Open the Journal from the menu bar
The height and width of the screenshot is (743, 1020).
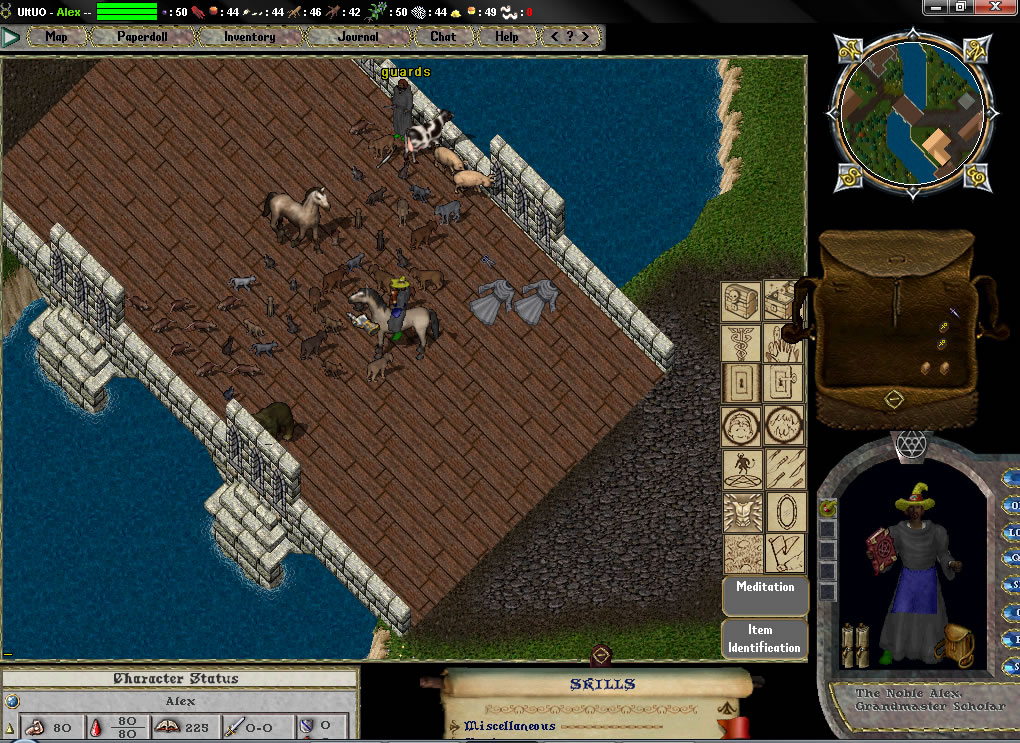358,37
